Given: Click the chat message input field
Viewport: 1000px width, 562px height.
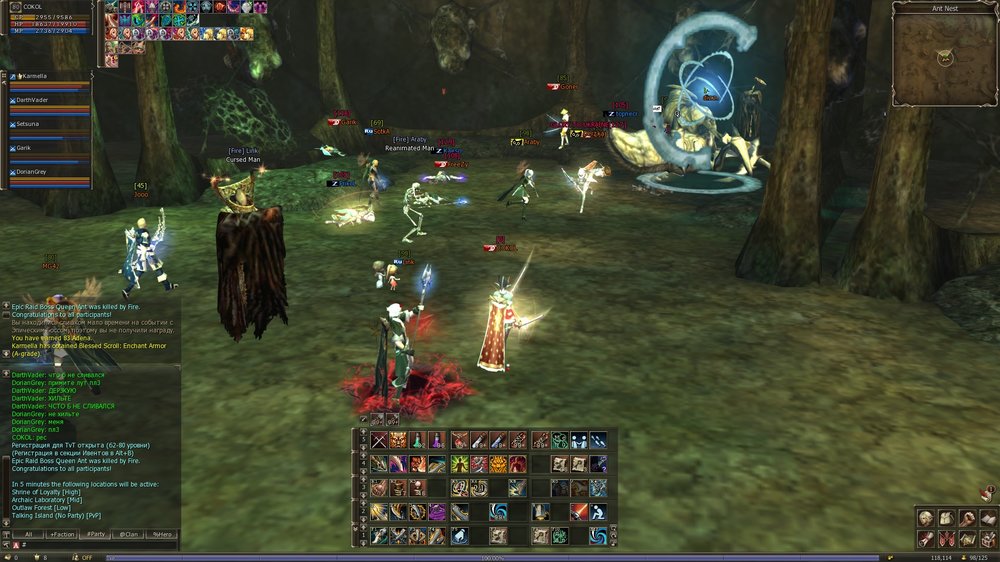Looking at the screenshot, I should [100, 546].
